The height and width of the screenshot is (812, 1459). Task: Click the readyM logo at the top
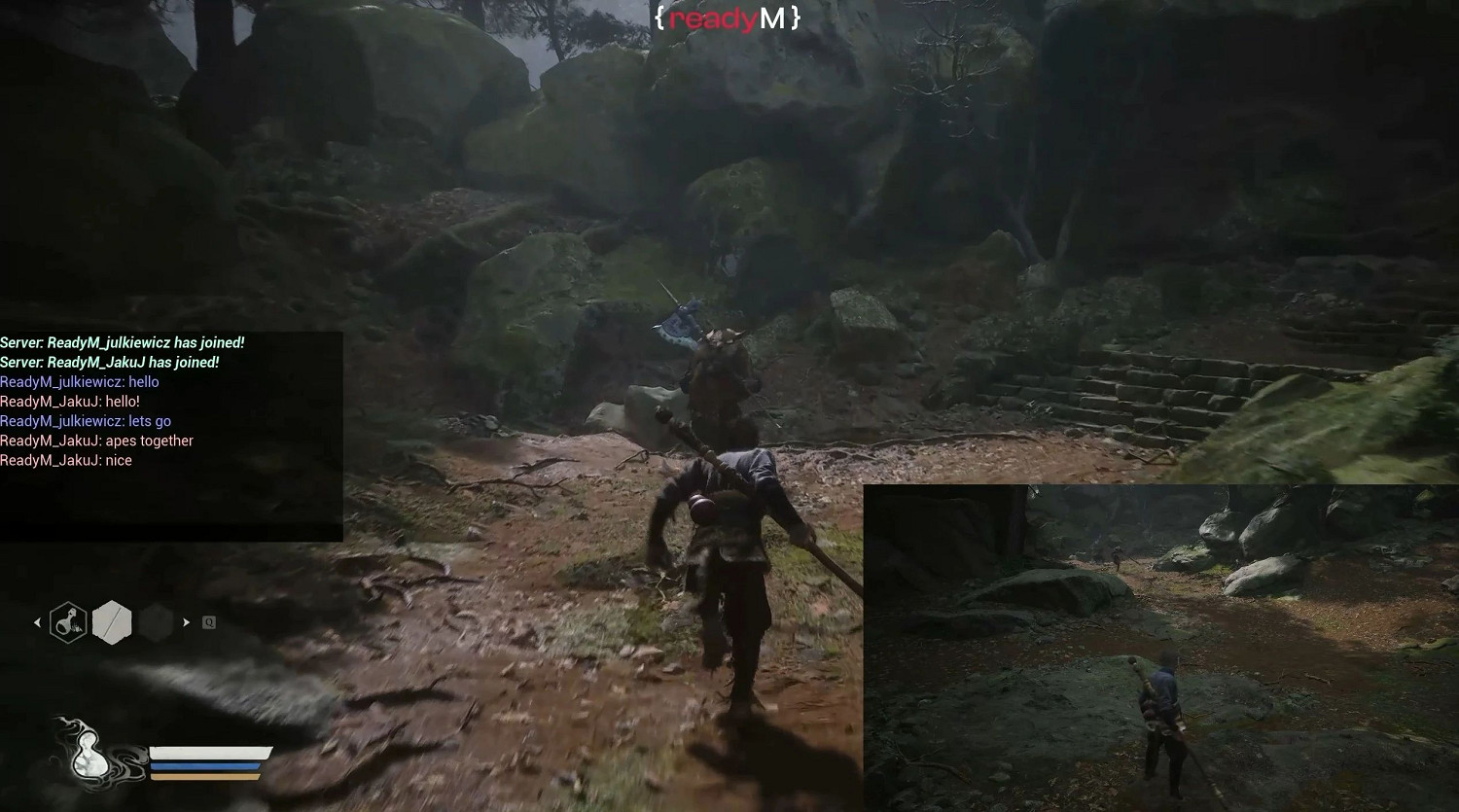[728, 17]
